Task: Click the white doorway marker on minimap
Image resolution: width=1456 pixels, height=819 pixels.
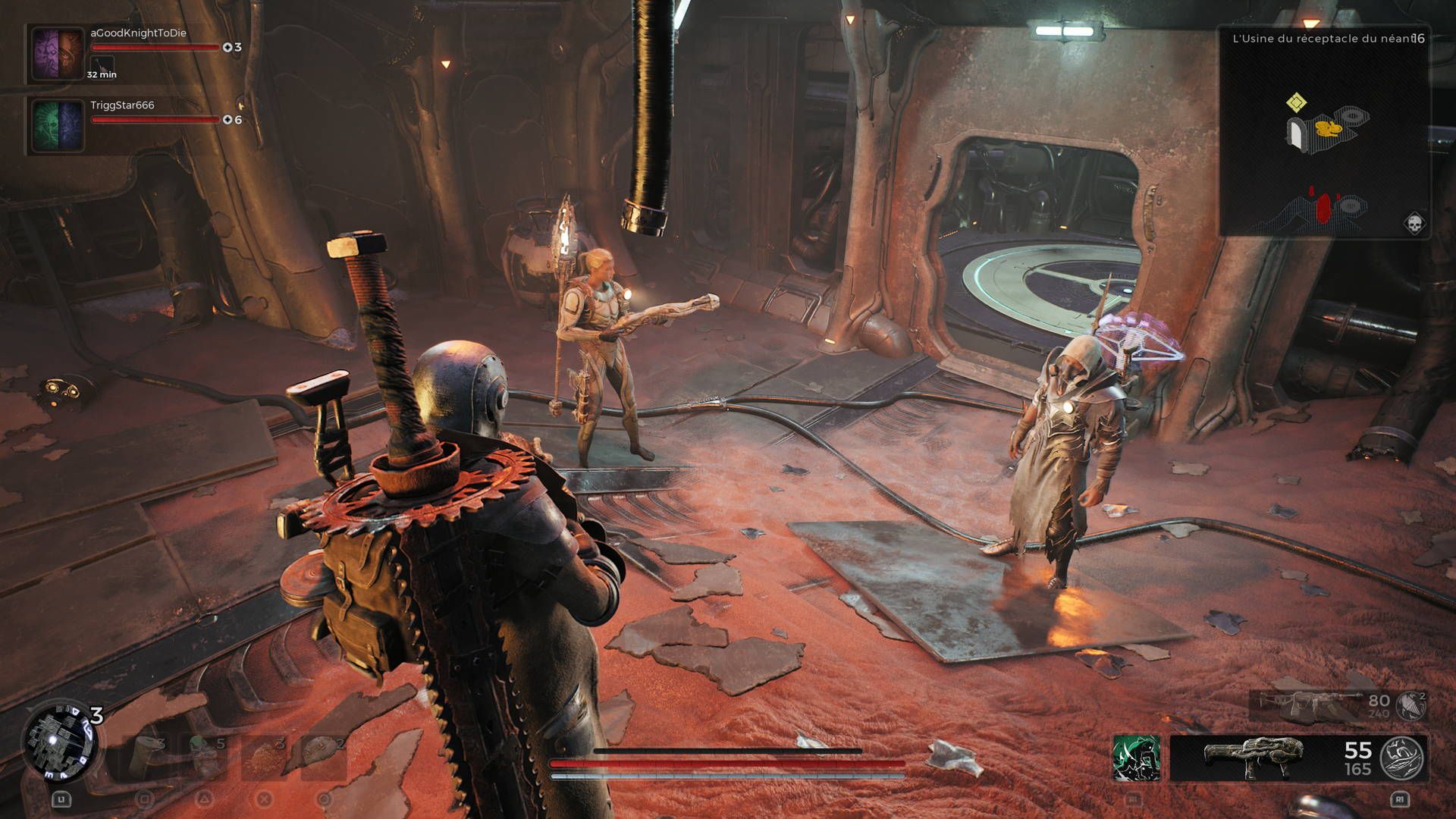Action: [1297, 134]
